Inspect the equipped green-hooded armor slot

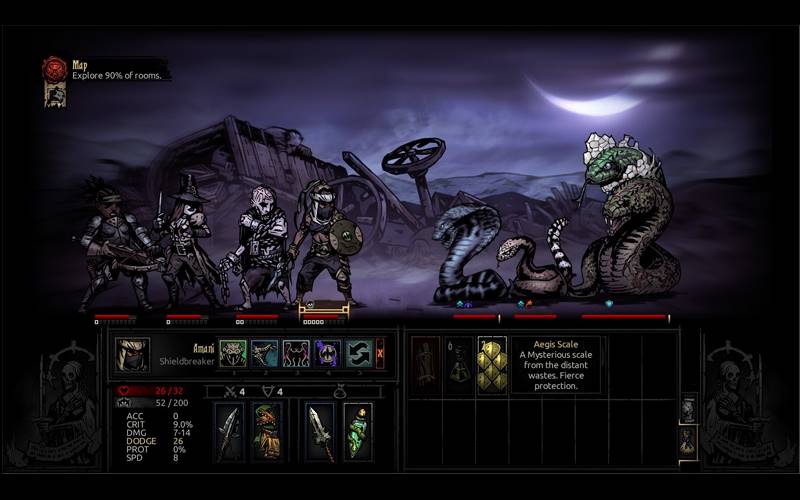[266, 431]
